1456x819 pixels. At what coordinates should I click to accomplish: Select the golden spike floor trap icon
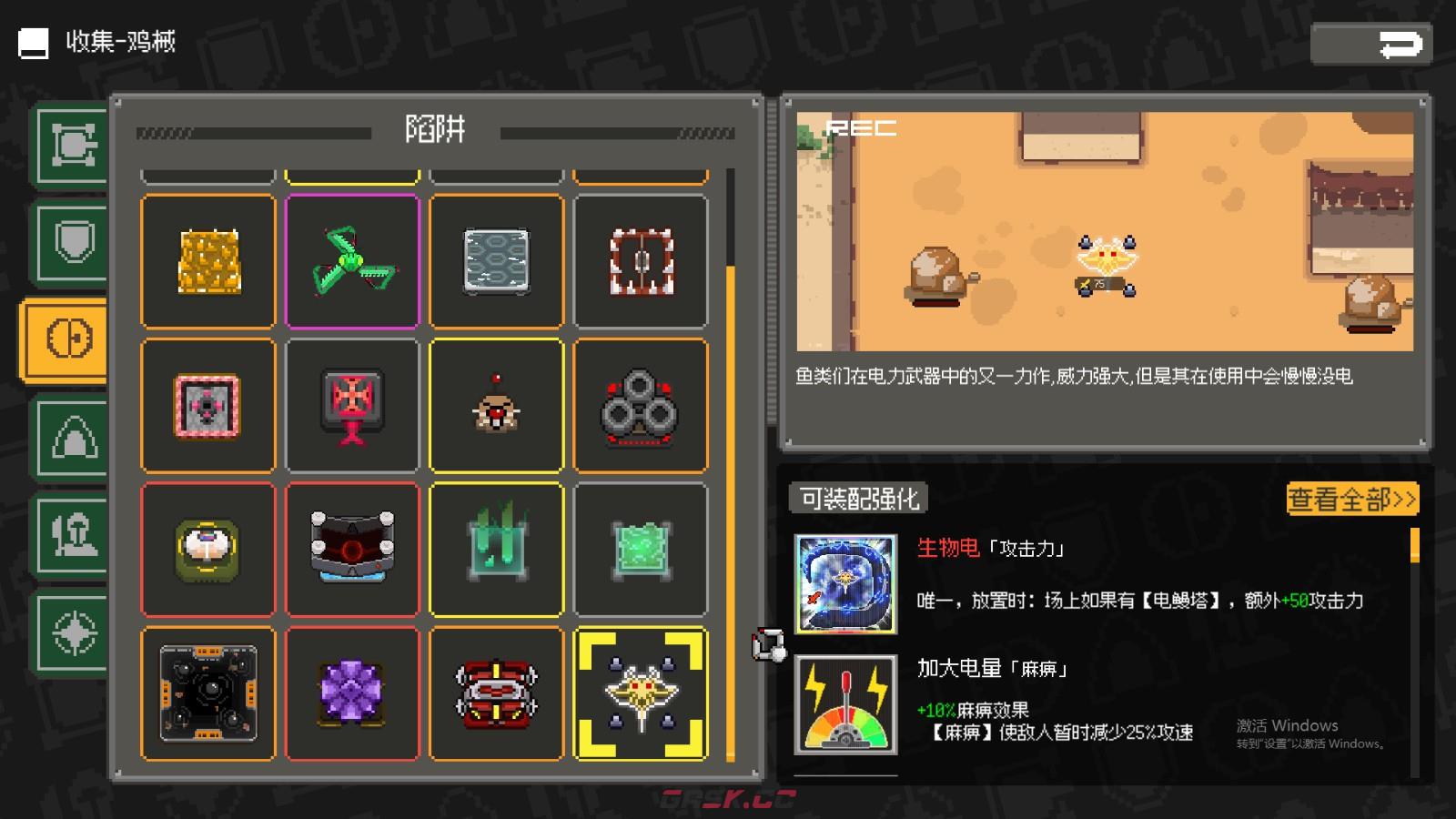point(207,261)
